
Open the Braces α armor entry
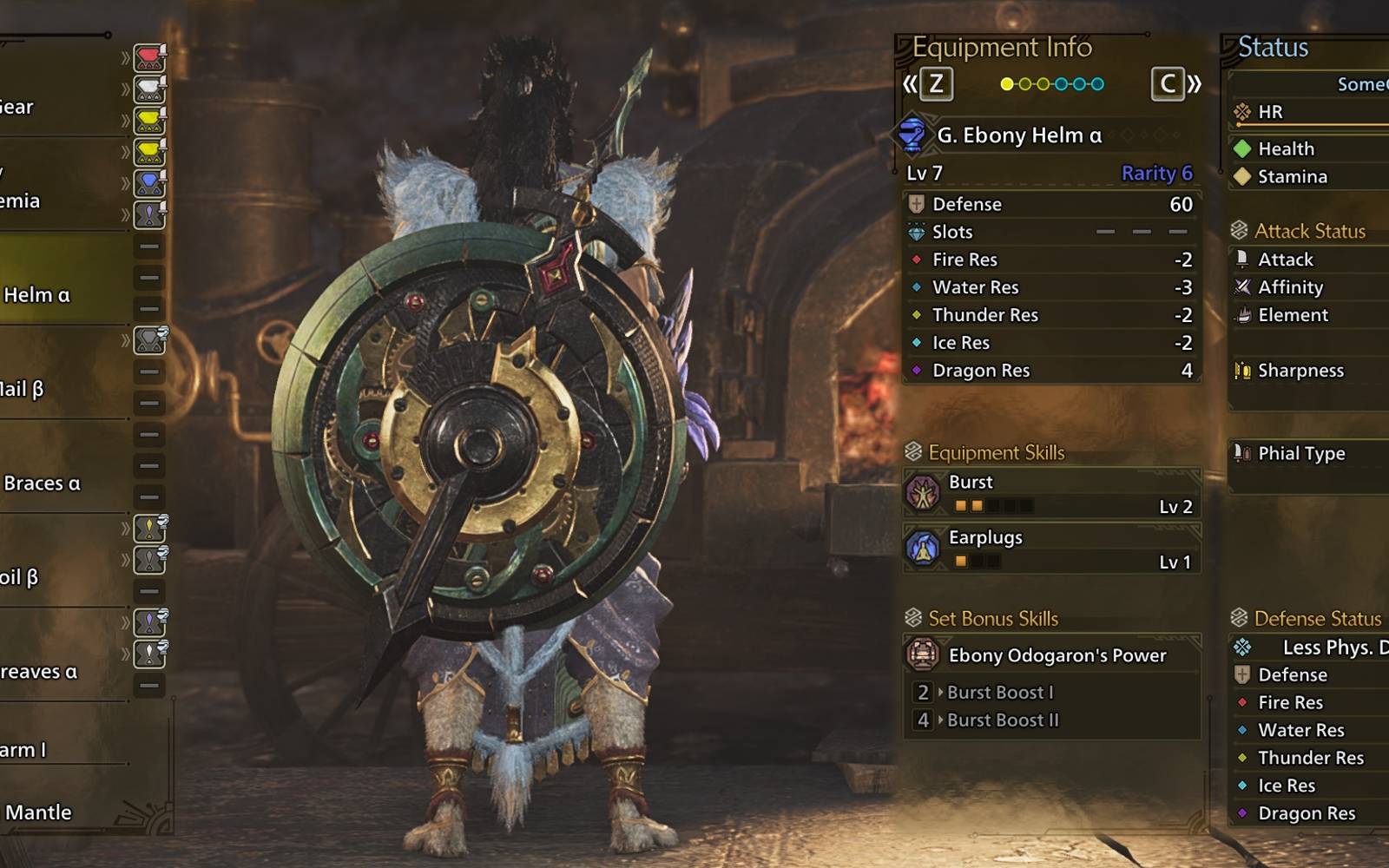[x=42, y=483]
